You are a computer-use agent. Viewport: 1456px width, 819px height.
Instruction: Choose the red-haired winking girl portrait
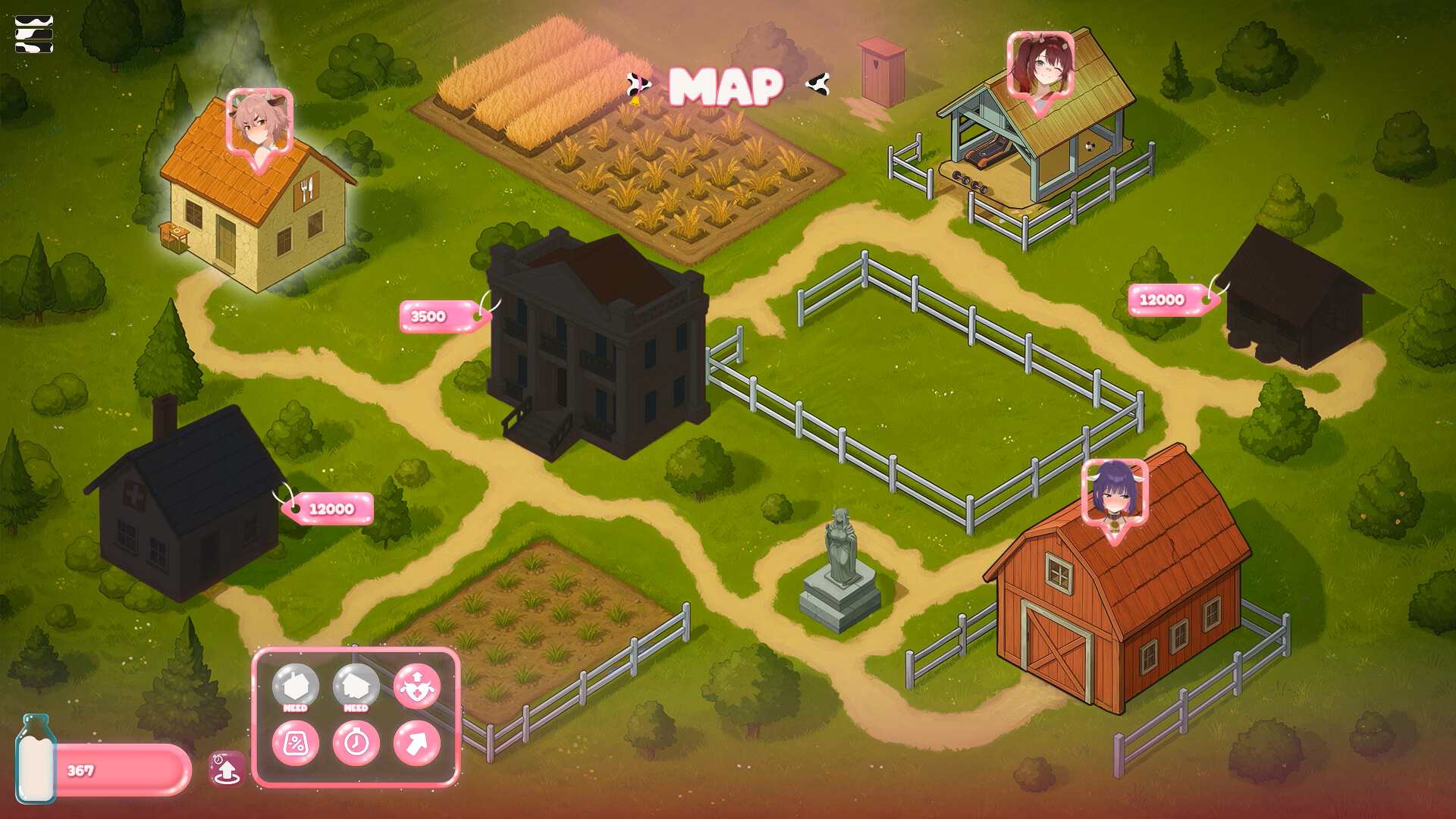tap(1040, 66)
